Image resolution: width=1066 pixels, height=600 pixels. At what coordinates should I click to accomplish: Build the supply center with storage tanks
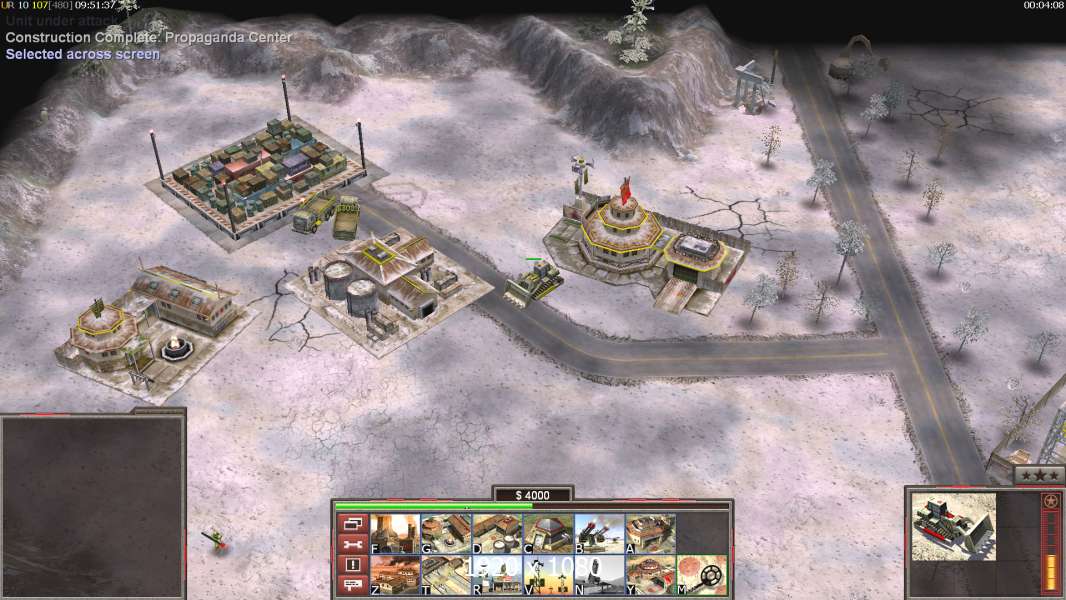(497, 534)
